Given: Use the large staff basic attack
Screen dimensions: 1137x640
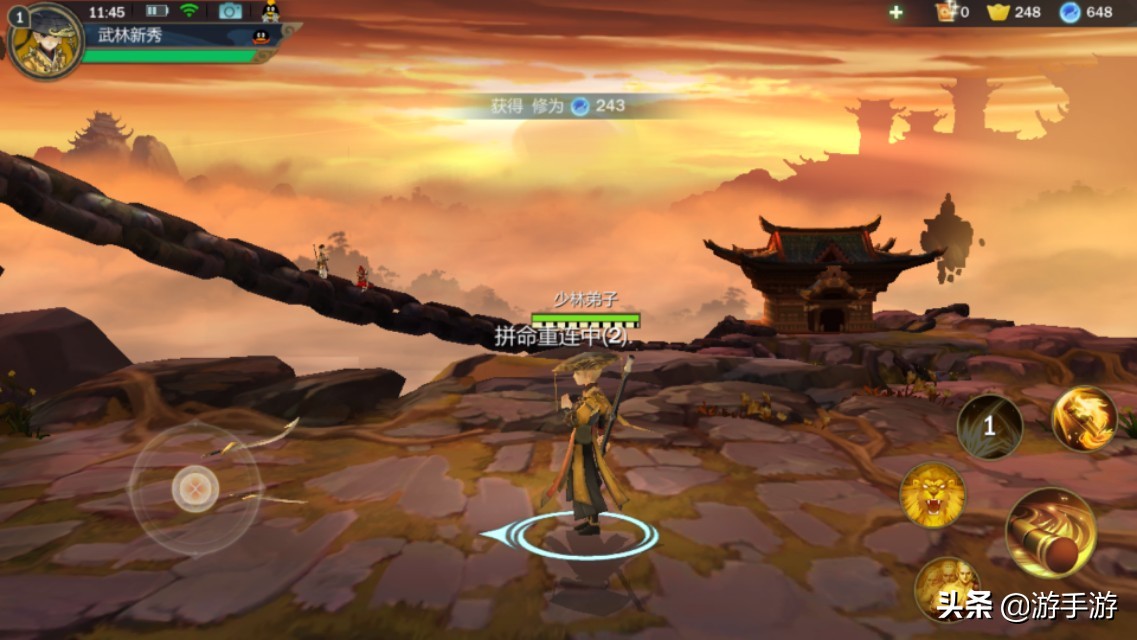Looking at the screenshot, I should [1050, 532].
